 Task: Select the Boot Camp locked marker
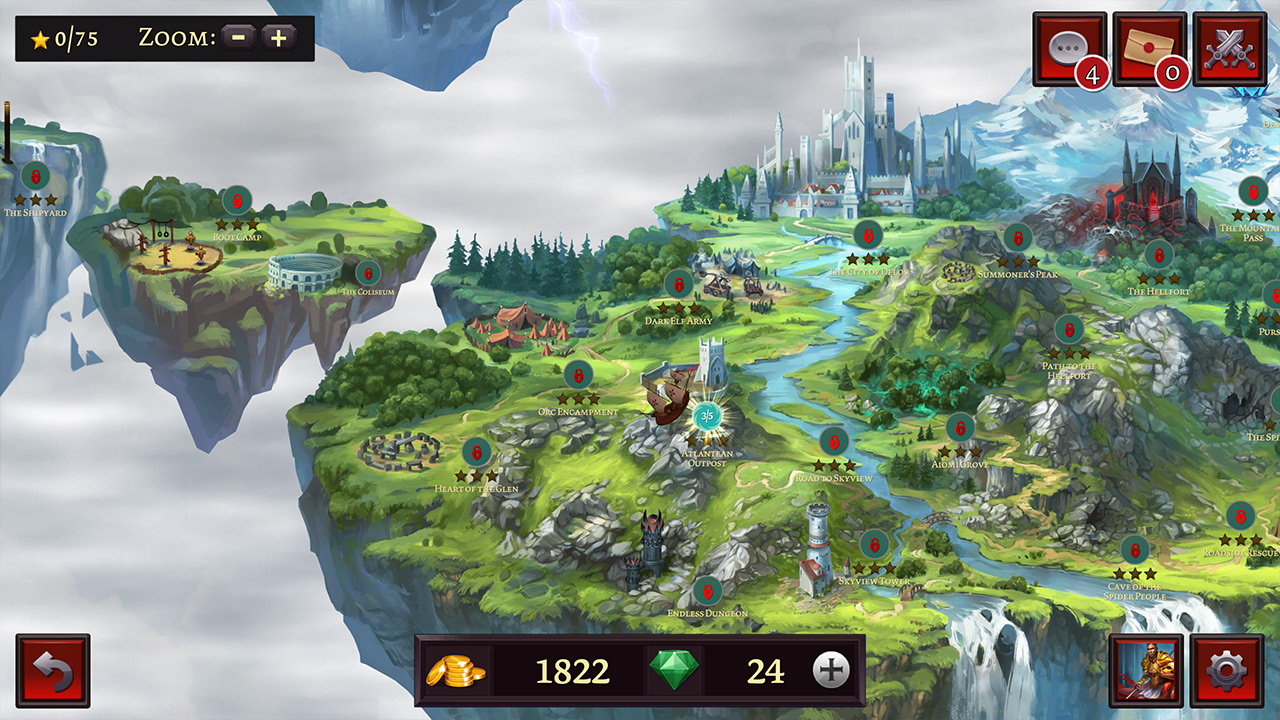(x=237, y=201)
